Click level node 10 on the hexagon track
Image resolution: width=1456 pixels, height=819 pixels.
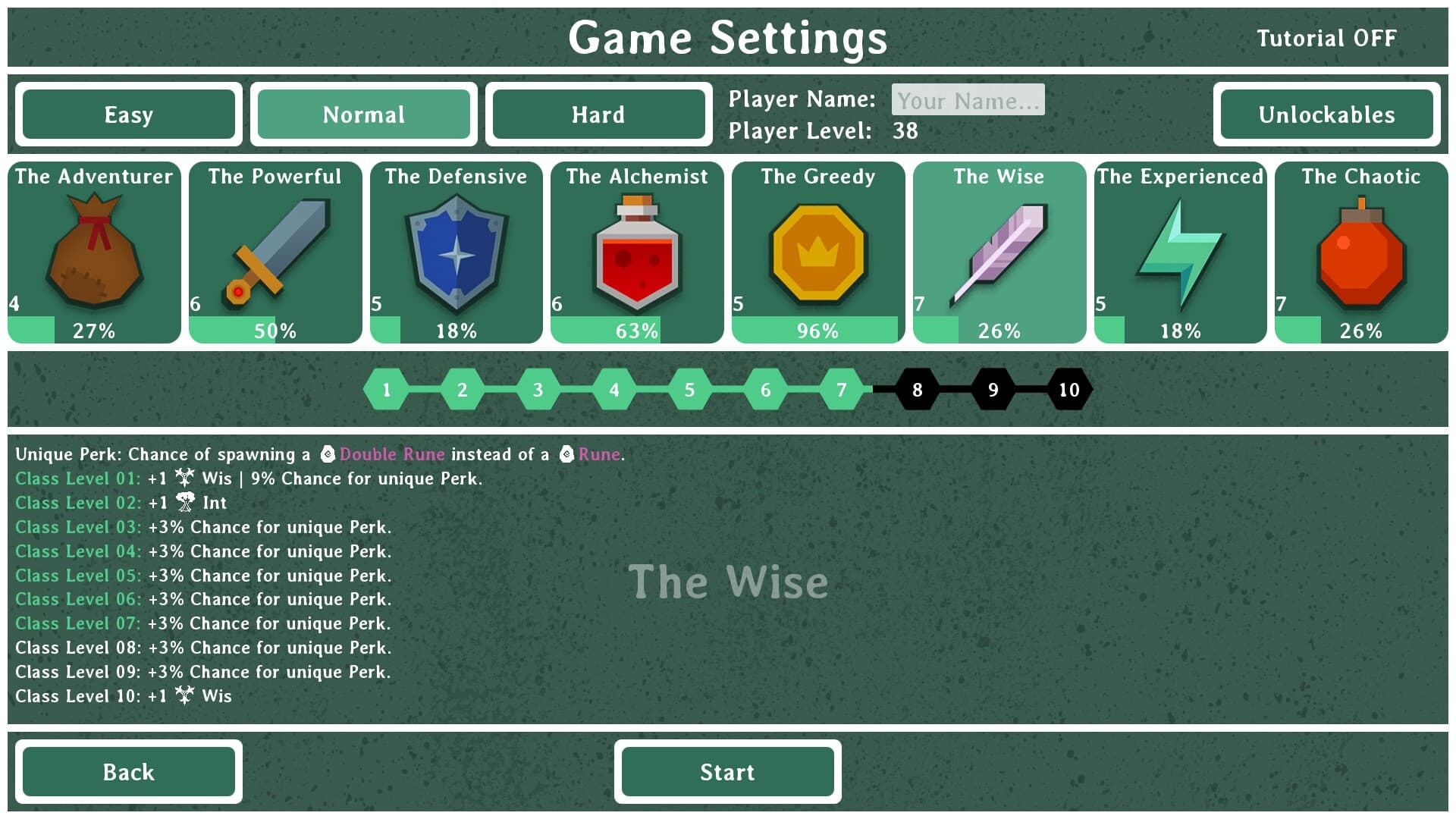pos(1069,390)
